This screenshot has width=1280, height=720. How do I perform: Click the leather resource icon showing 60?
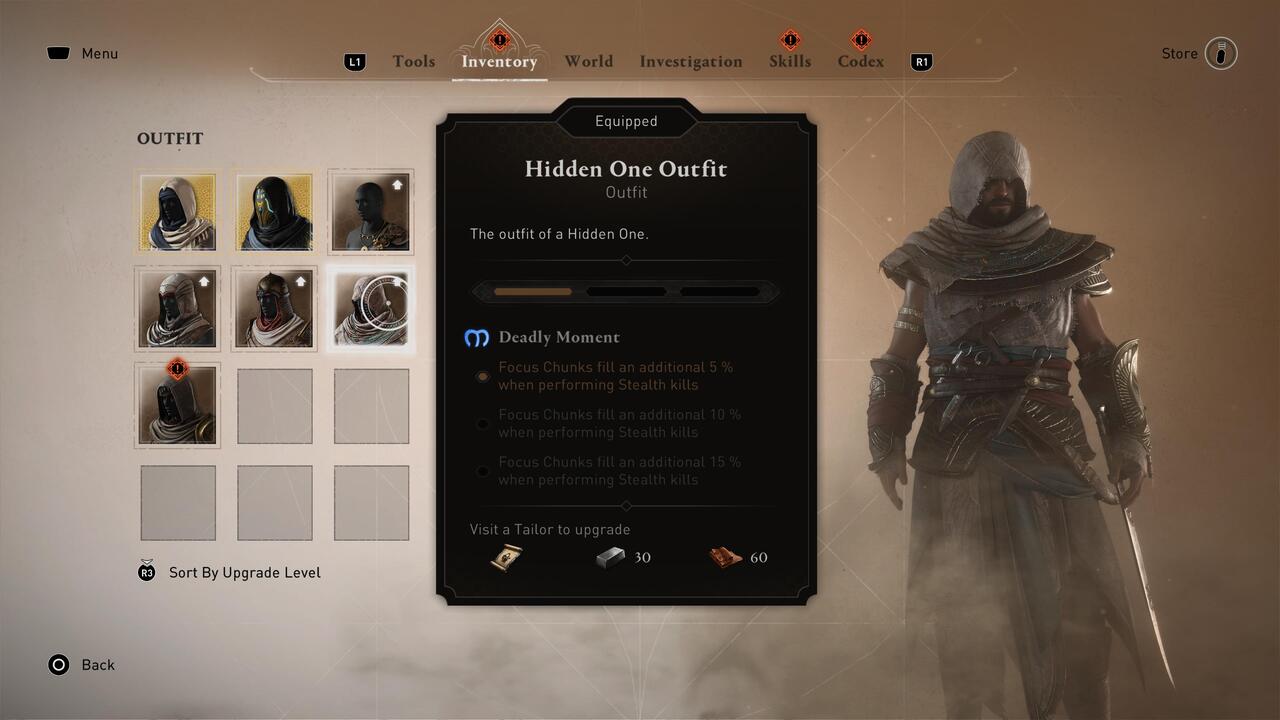(x=726, y=557)
